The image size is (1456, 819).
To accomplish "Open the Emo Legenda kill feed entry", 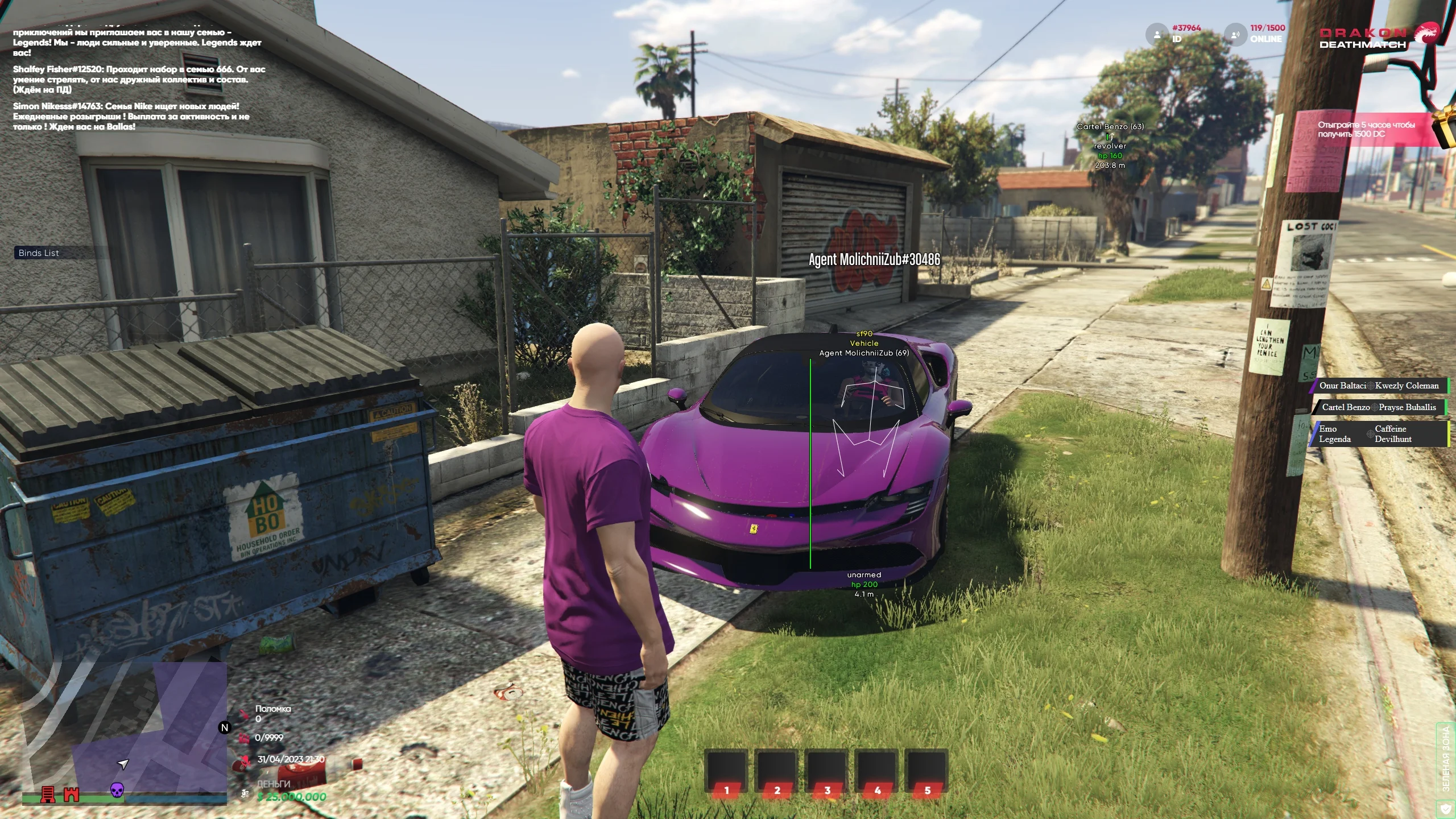I will tap(1379, 434).
